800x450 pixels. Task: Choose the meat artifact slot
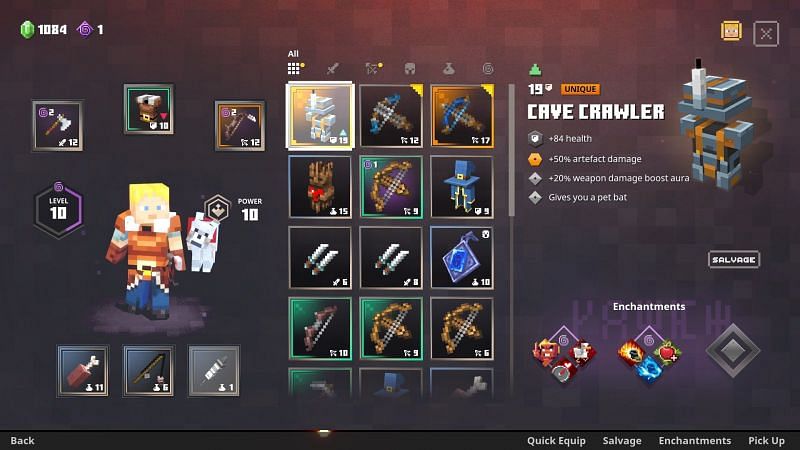click(x=82, y=370)
